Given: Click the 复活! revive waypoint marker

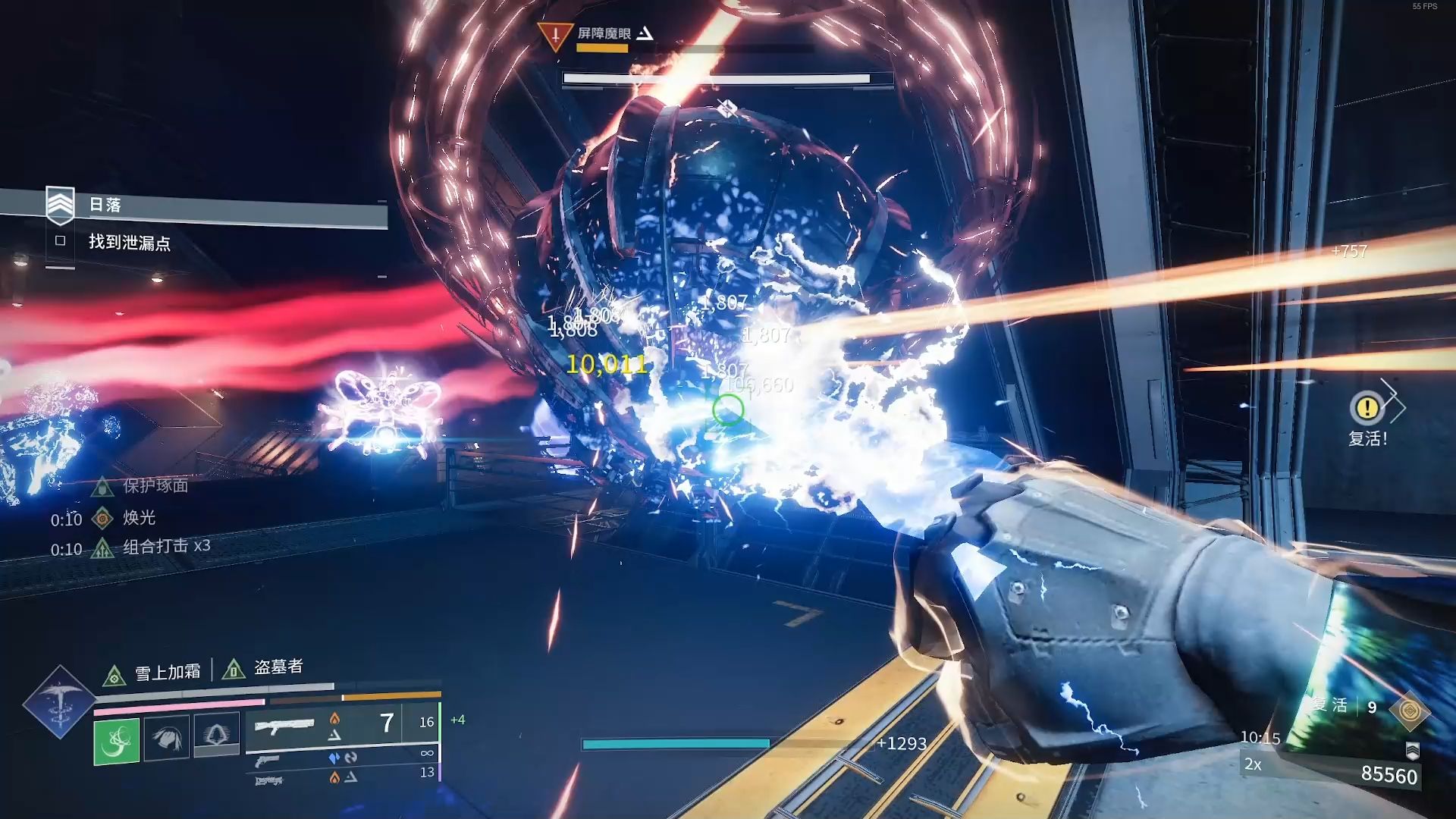Looking at the screenshot, I should pos(1367,408).
